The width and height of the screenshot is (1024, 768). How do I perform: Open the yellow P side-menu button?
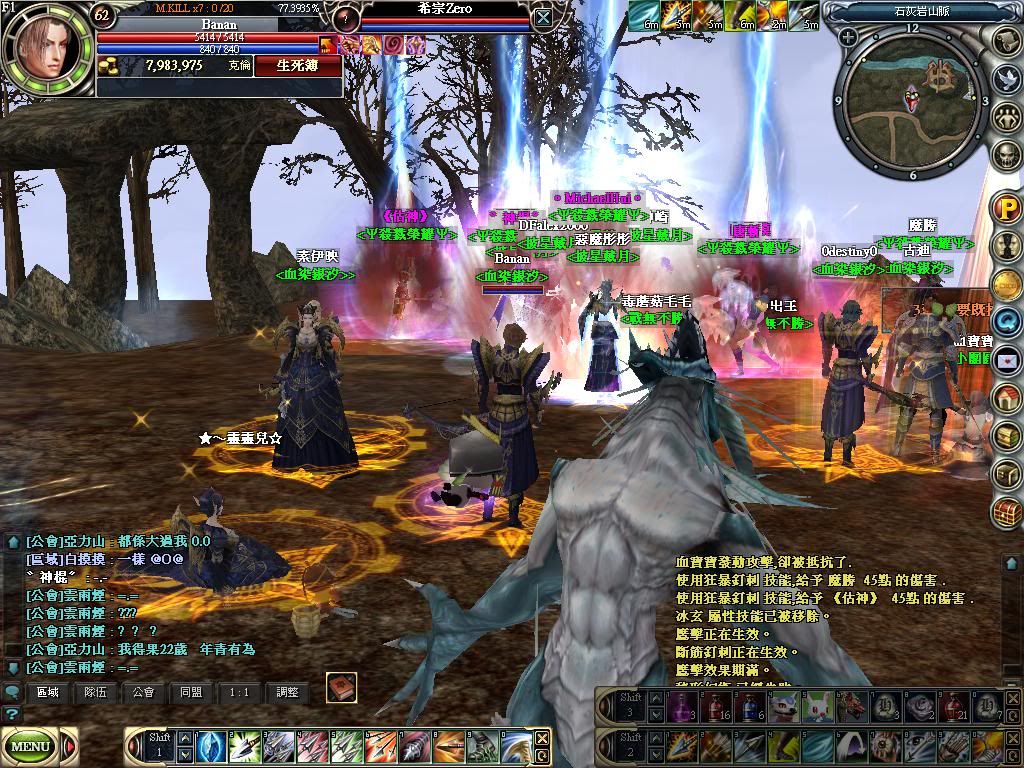(1006, 209)
